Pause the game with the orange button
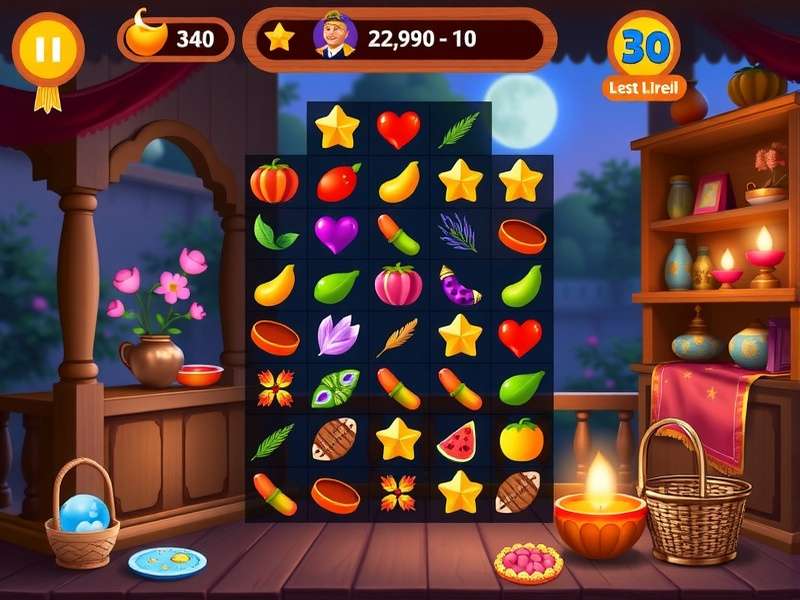 pyautogui.click(x=47, y=49)
